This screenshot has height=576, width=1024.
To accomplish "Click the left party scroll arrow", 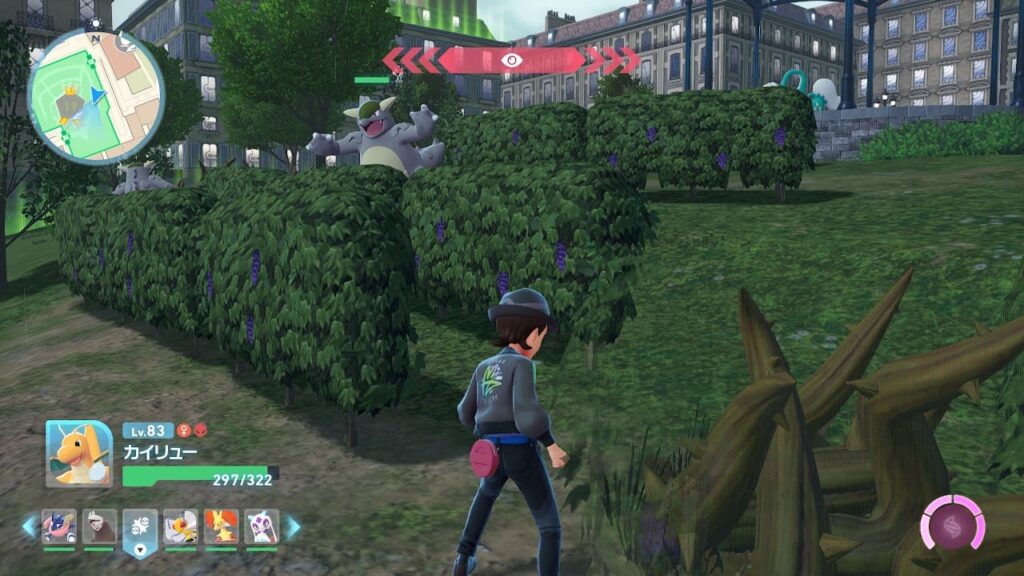I will point(29,526).
